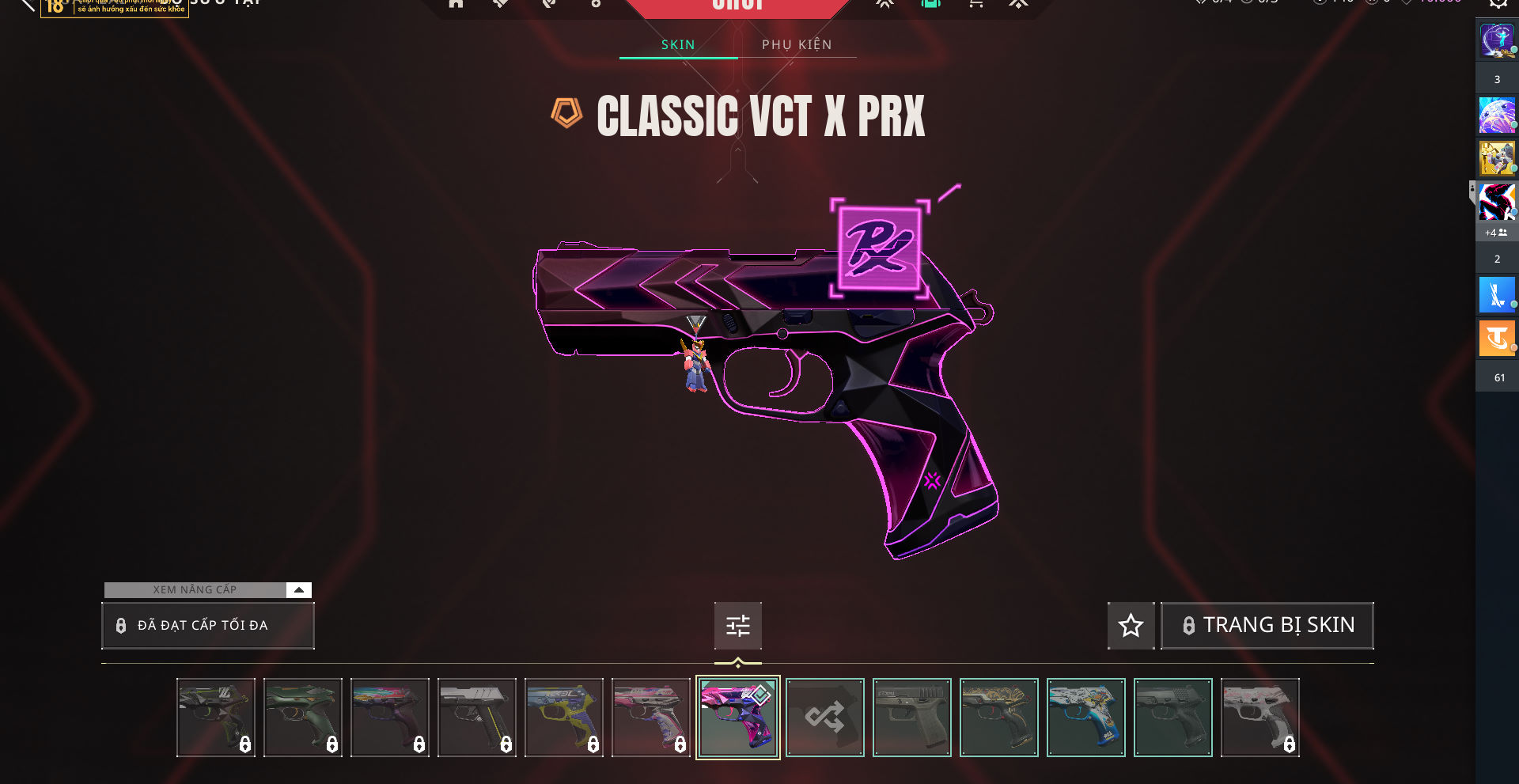
Task: Select the locked yellow and blue Classic skin
Action: pyautogui.click(x=563, y=718)
